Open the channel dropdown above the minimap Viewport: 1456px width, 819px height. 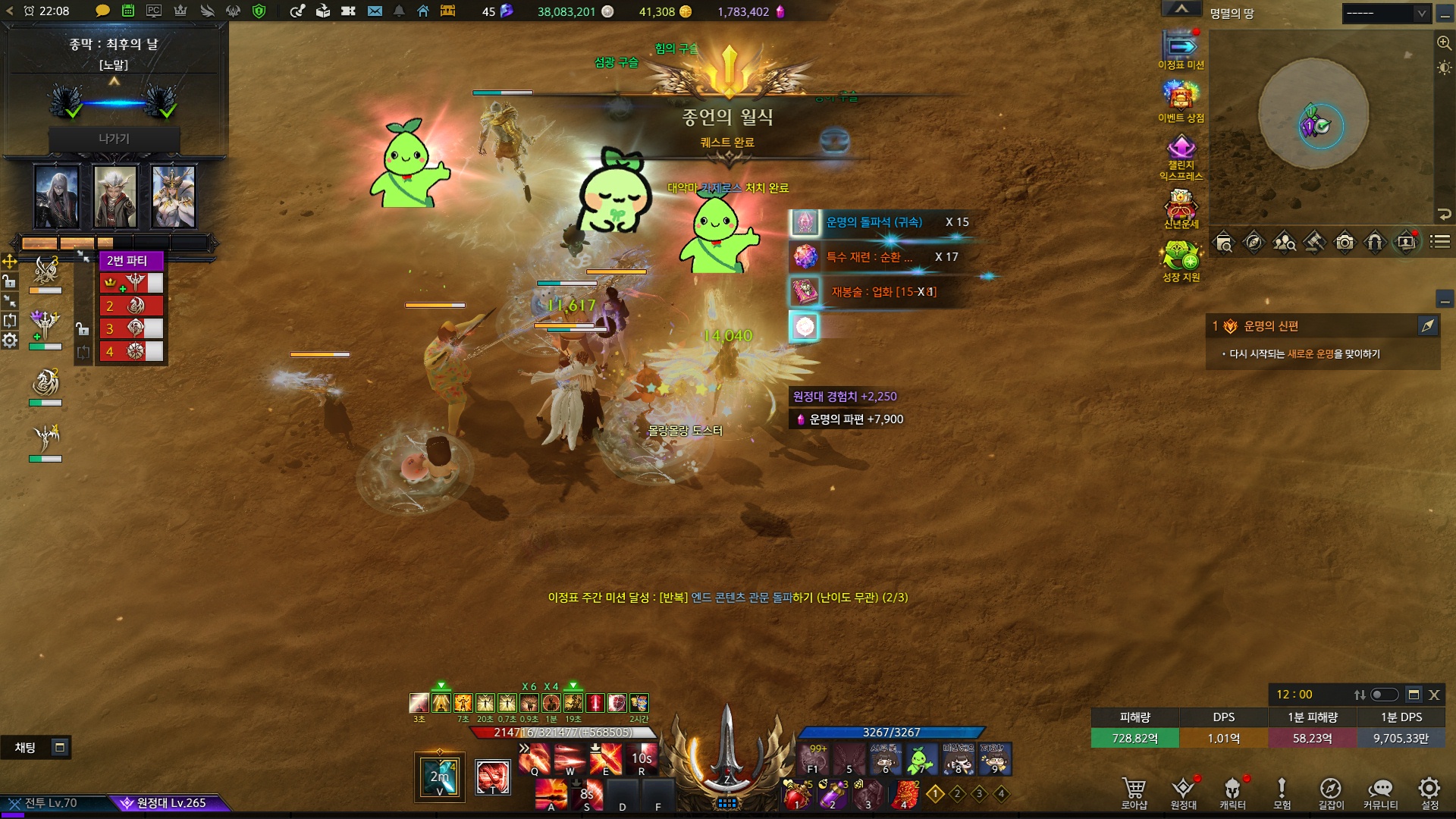[x=1385, y=13]
